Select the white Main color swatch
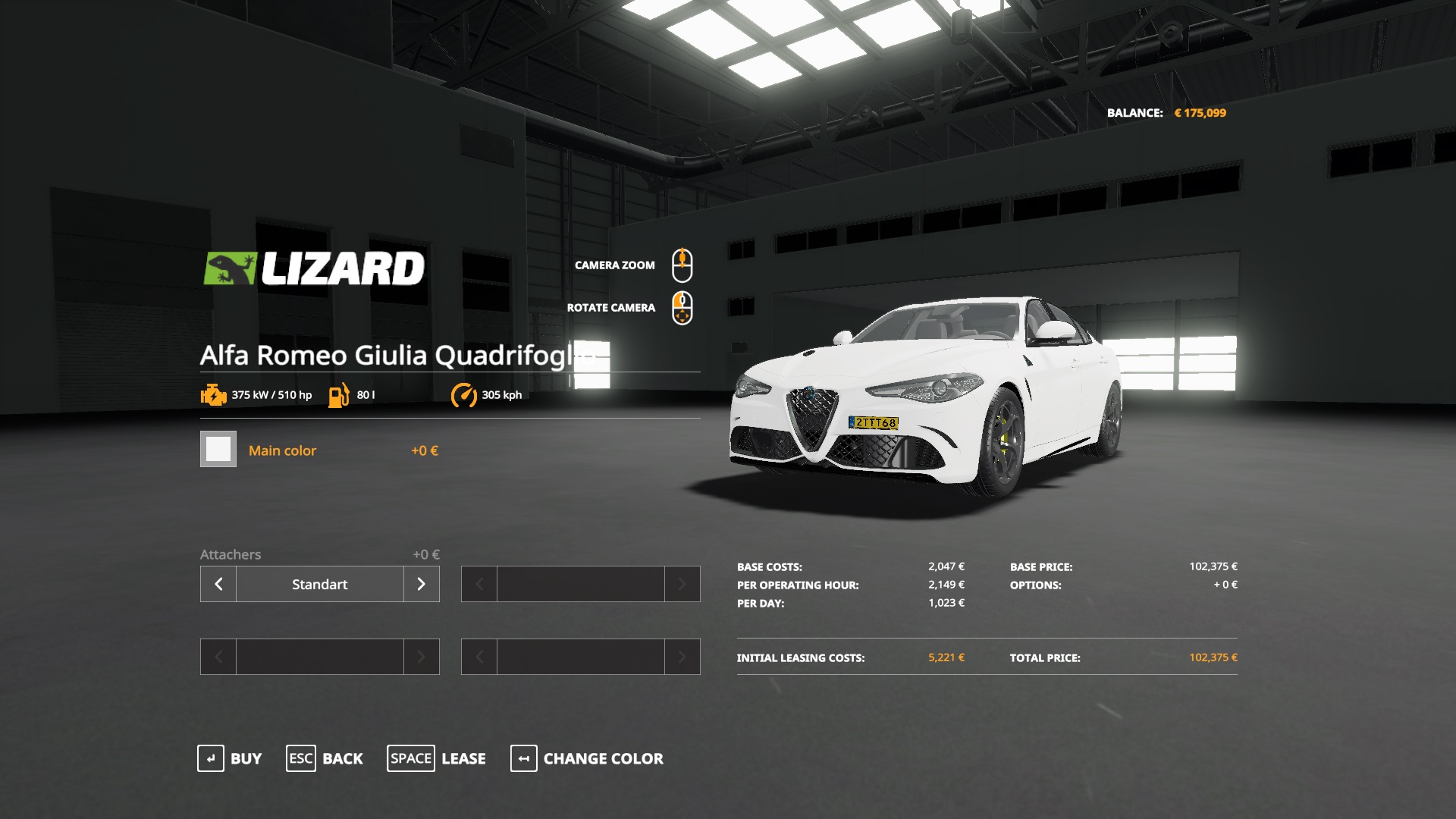This screenshot has width=1456, height=819. point(218,449)
